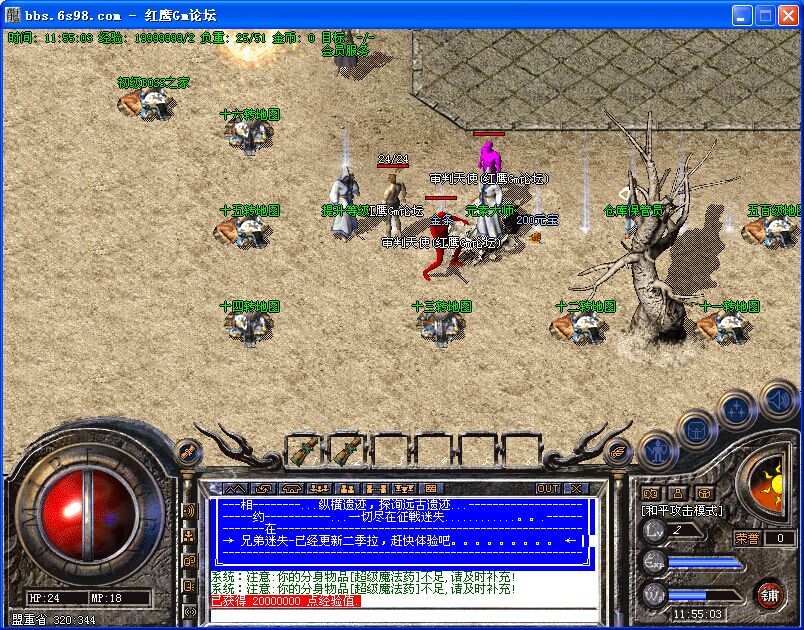This screenshot has width=804, height=630.
Task: Click the telephone chat toolbar icon
Action: pyautogui.click(x=291, y=488)
